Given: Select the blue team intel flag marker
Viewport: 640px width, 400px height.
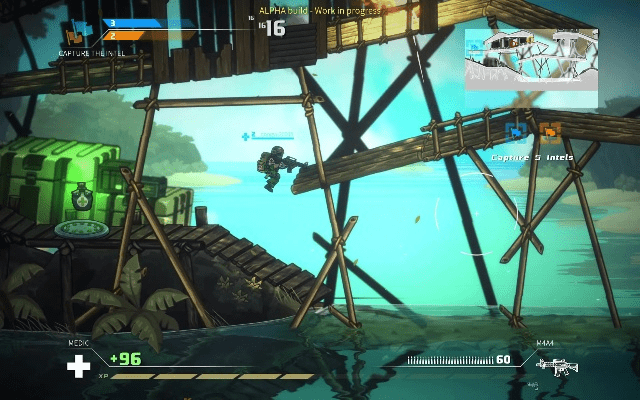Looking at the screenshot, I should (x=518, y=131).
